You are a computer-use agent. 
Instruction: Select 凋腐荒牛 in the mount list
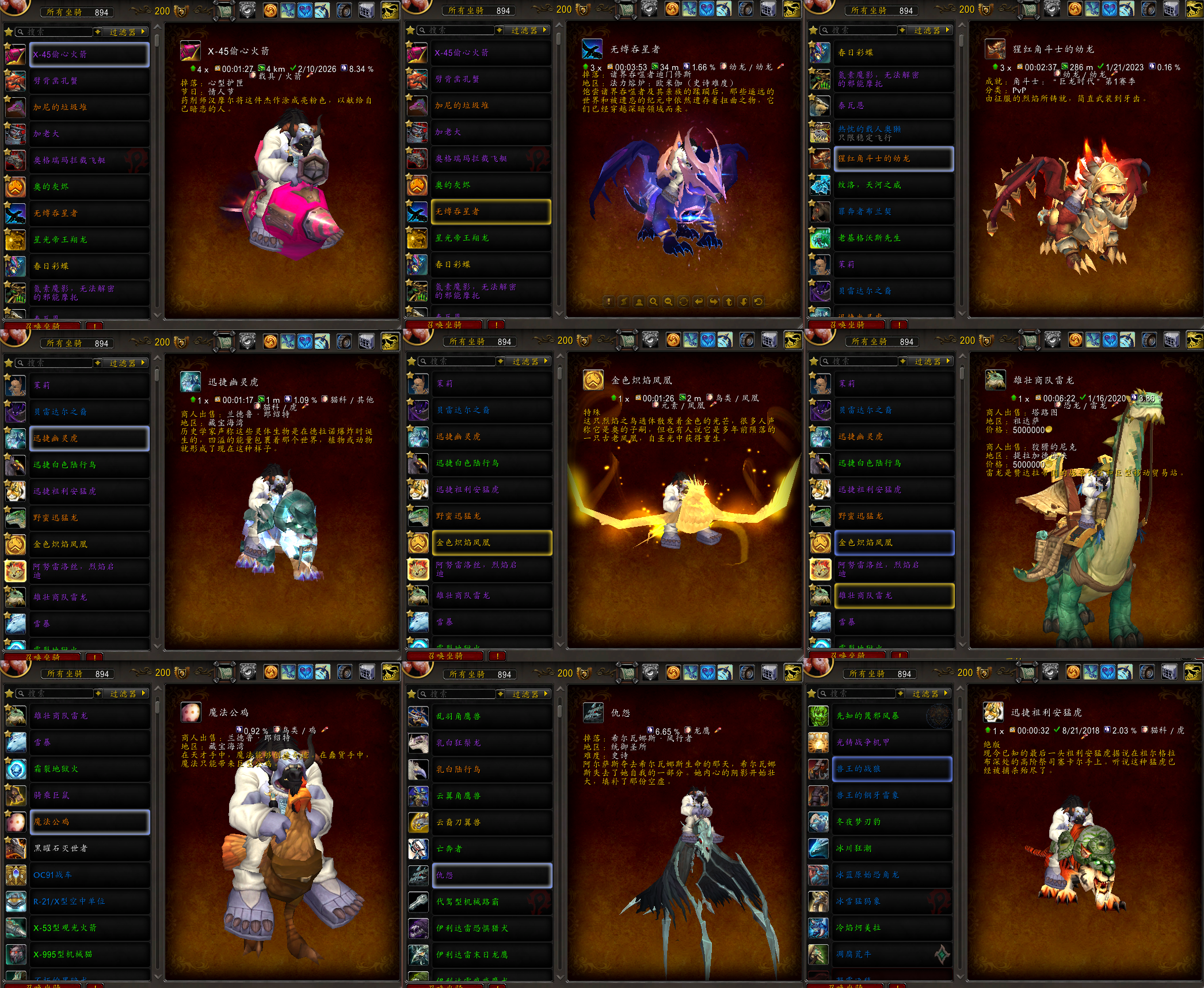pyautogui.click(x=891, y=955)
